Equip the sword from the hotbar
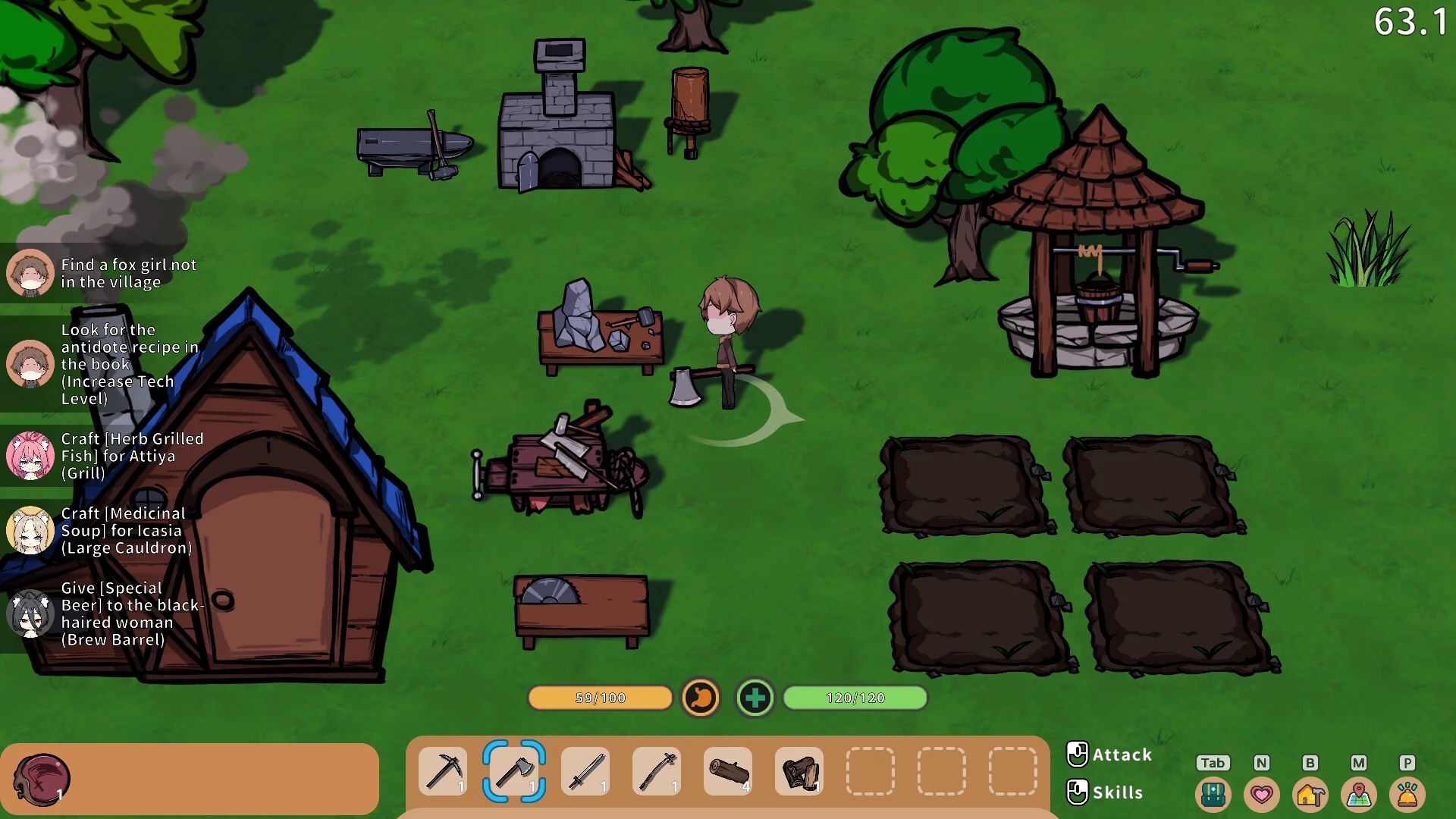The height and width of the screenshot is (819, 1456). 585,772
